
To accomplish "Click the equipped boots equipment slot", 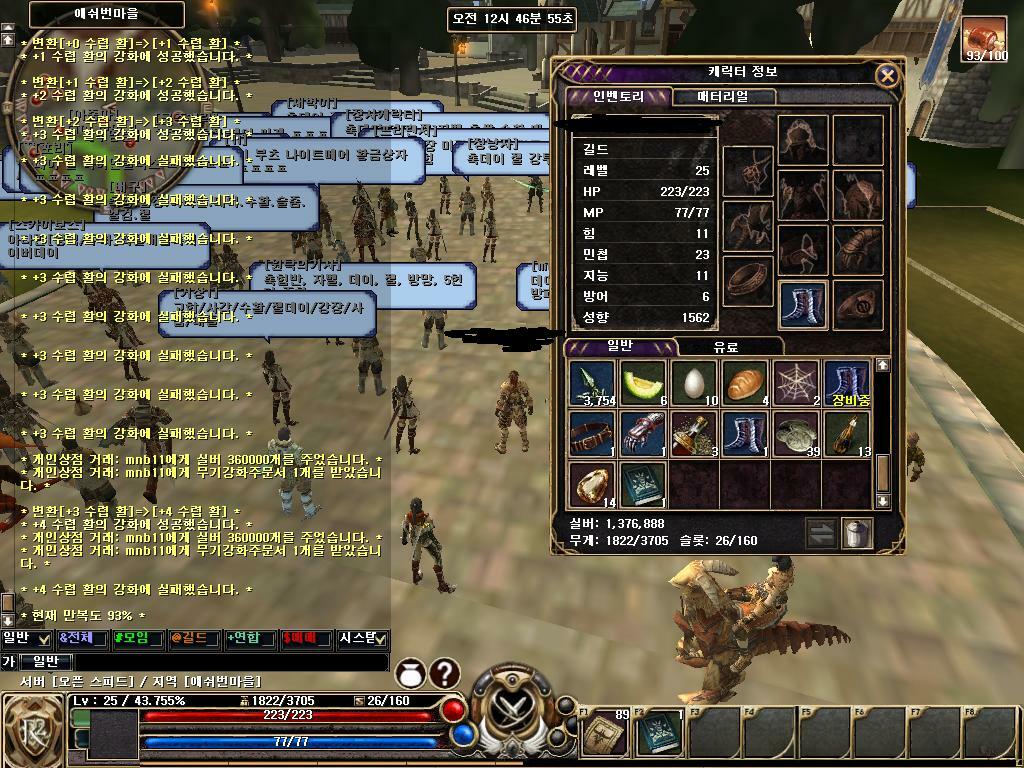I will [803, 303].
